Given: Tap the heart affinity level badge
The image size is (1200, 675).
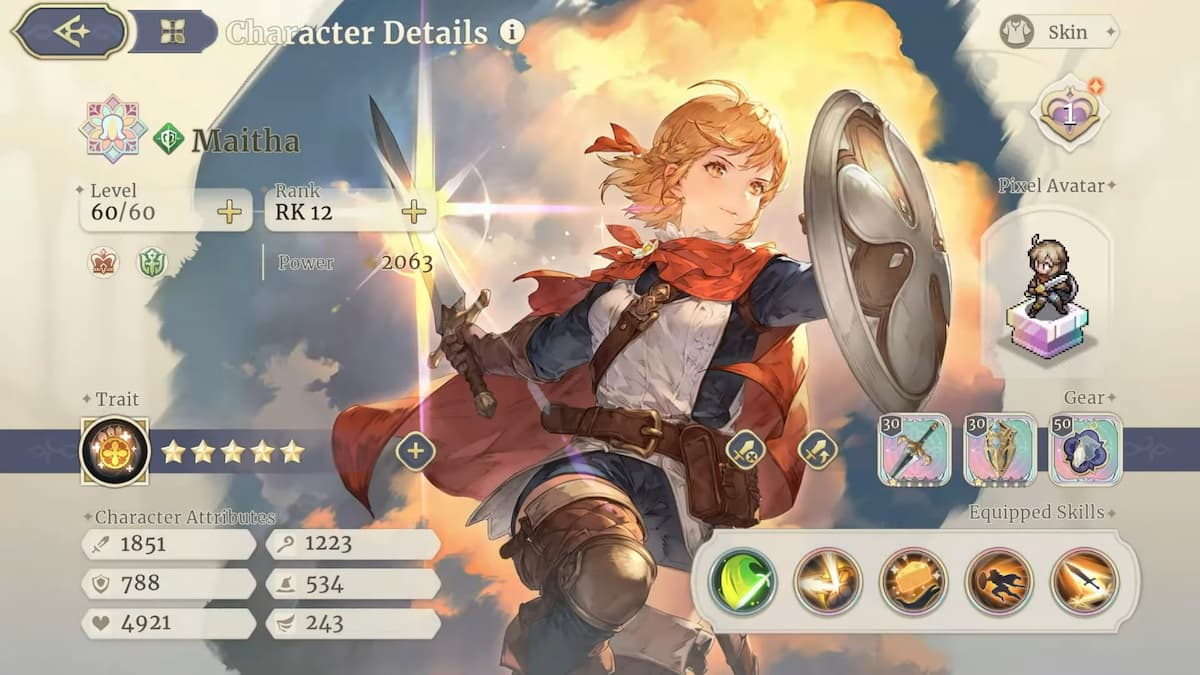Looking at the screenshot, I should tap(1070, 113).
